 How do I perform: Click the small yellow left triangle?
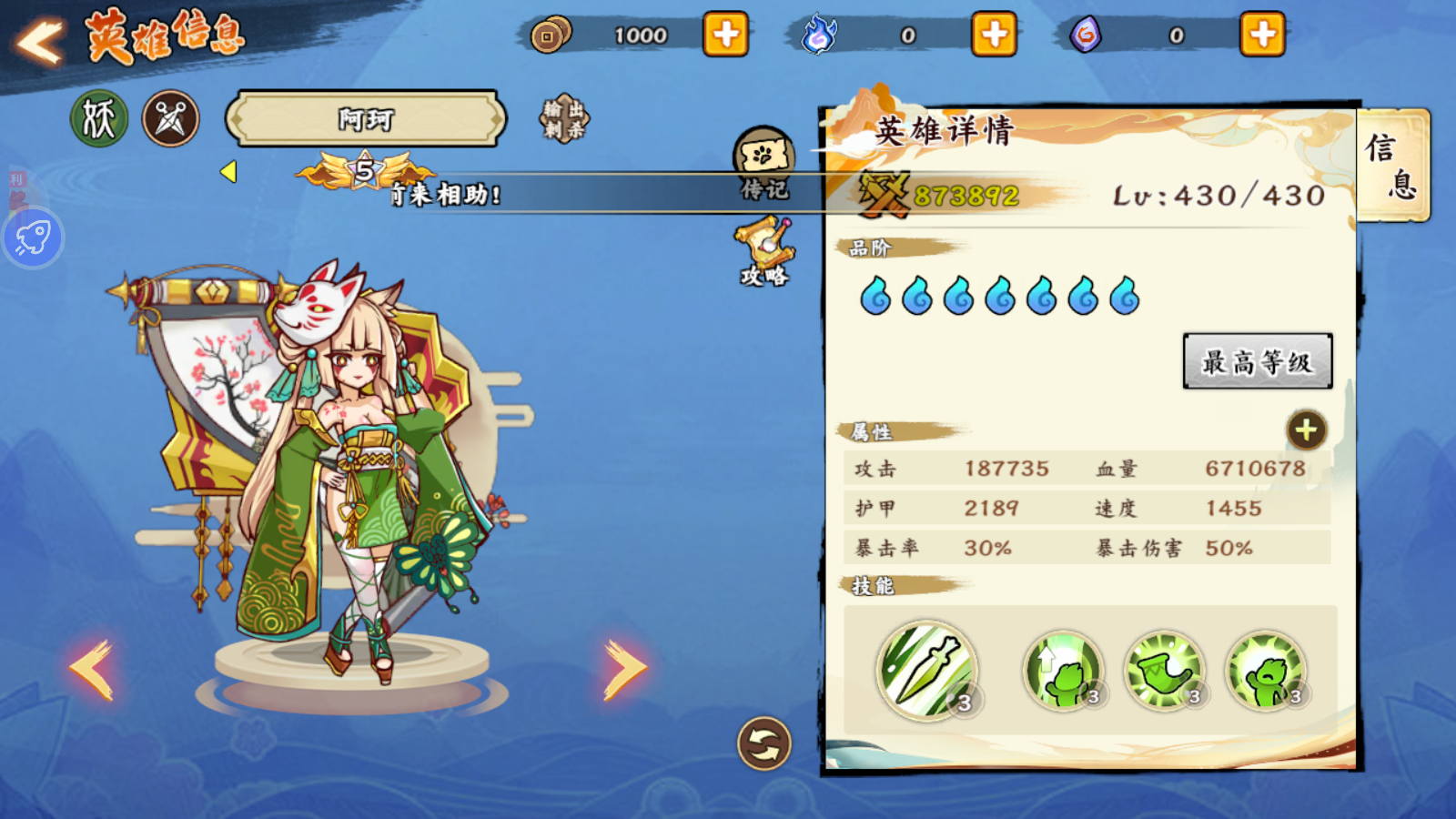coord(228,171)
